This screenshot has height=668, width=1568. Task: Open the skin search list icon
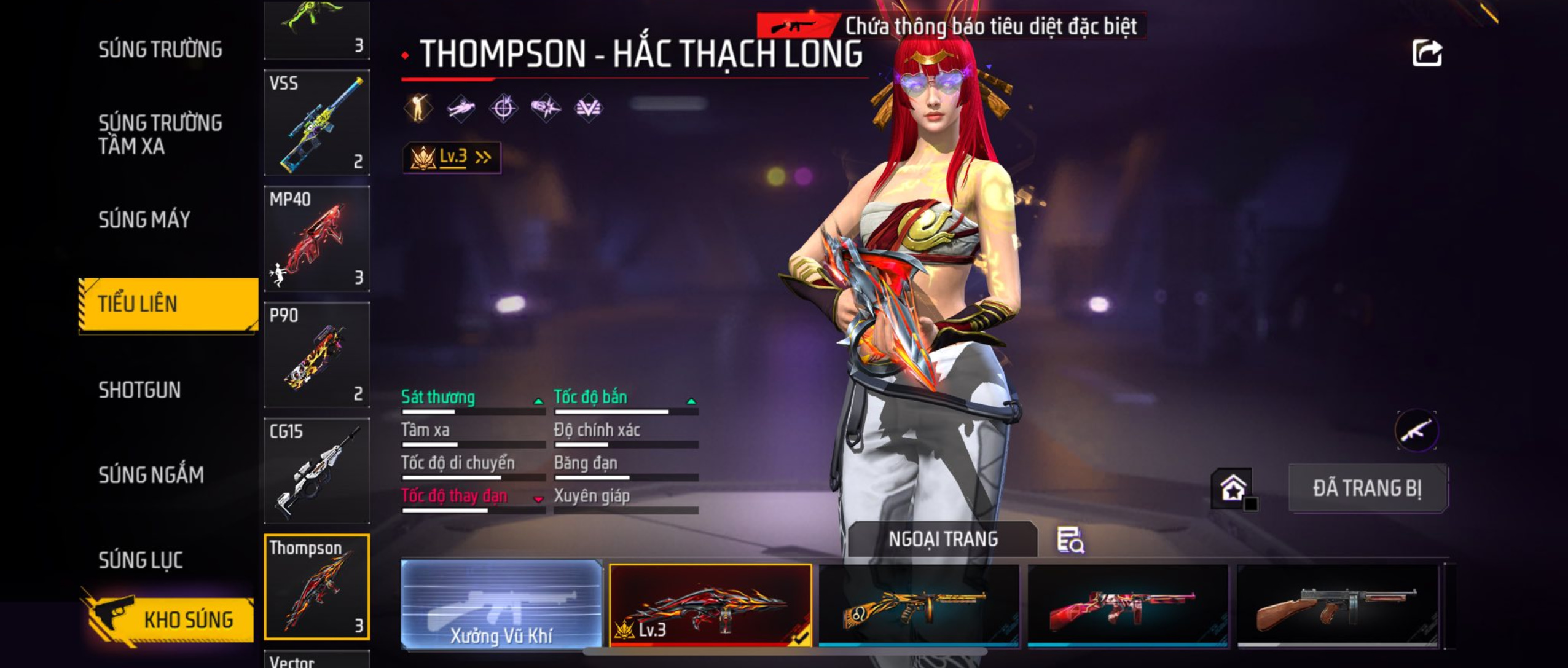1070,540
